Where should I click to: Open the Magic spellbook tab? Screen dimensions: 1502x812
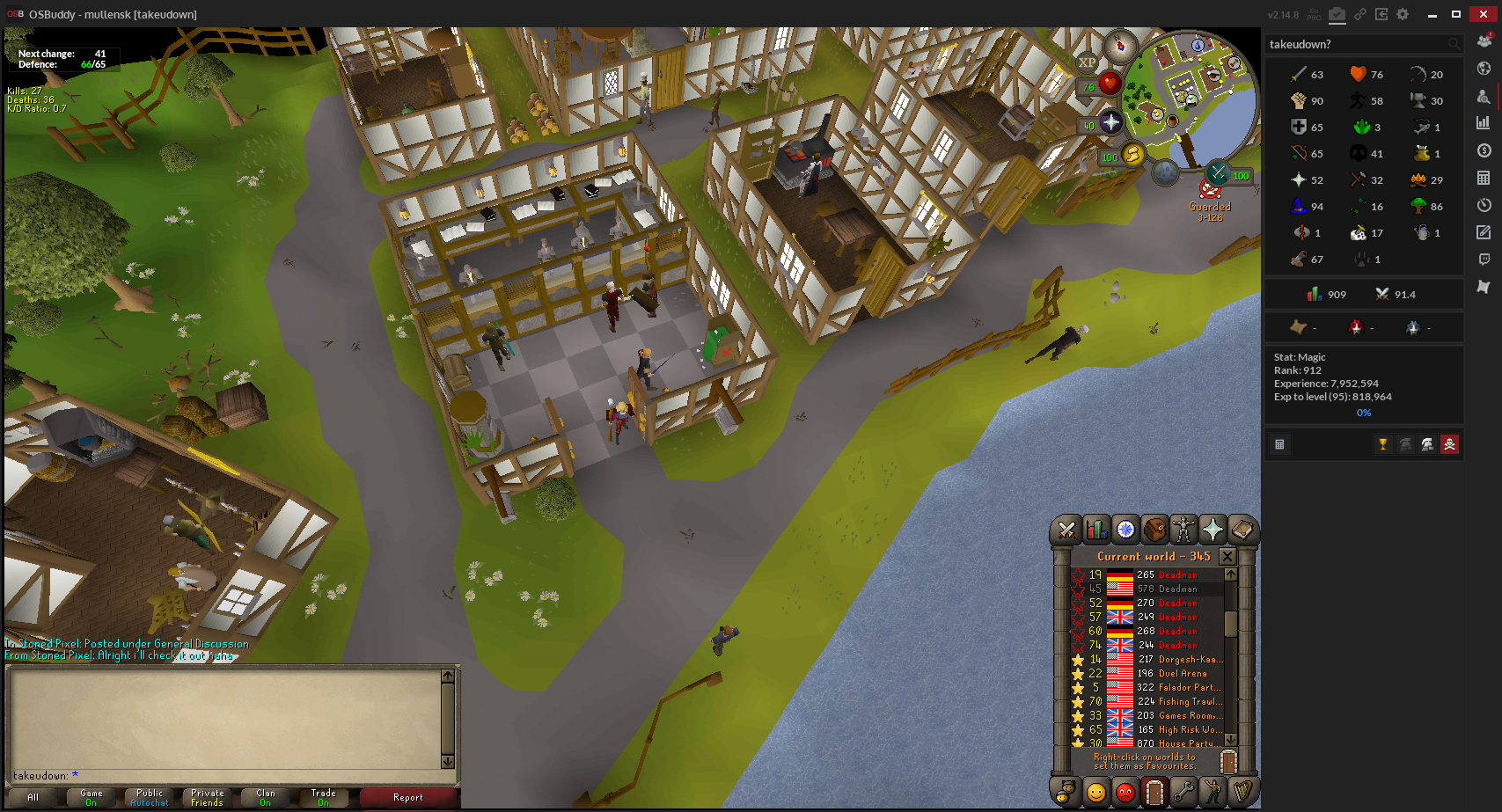1242,530
